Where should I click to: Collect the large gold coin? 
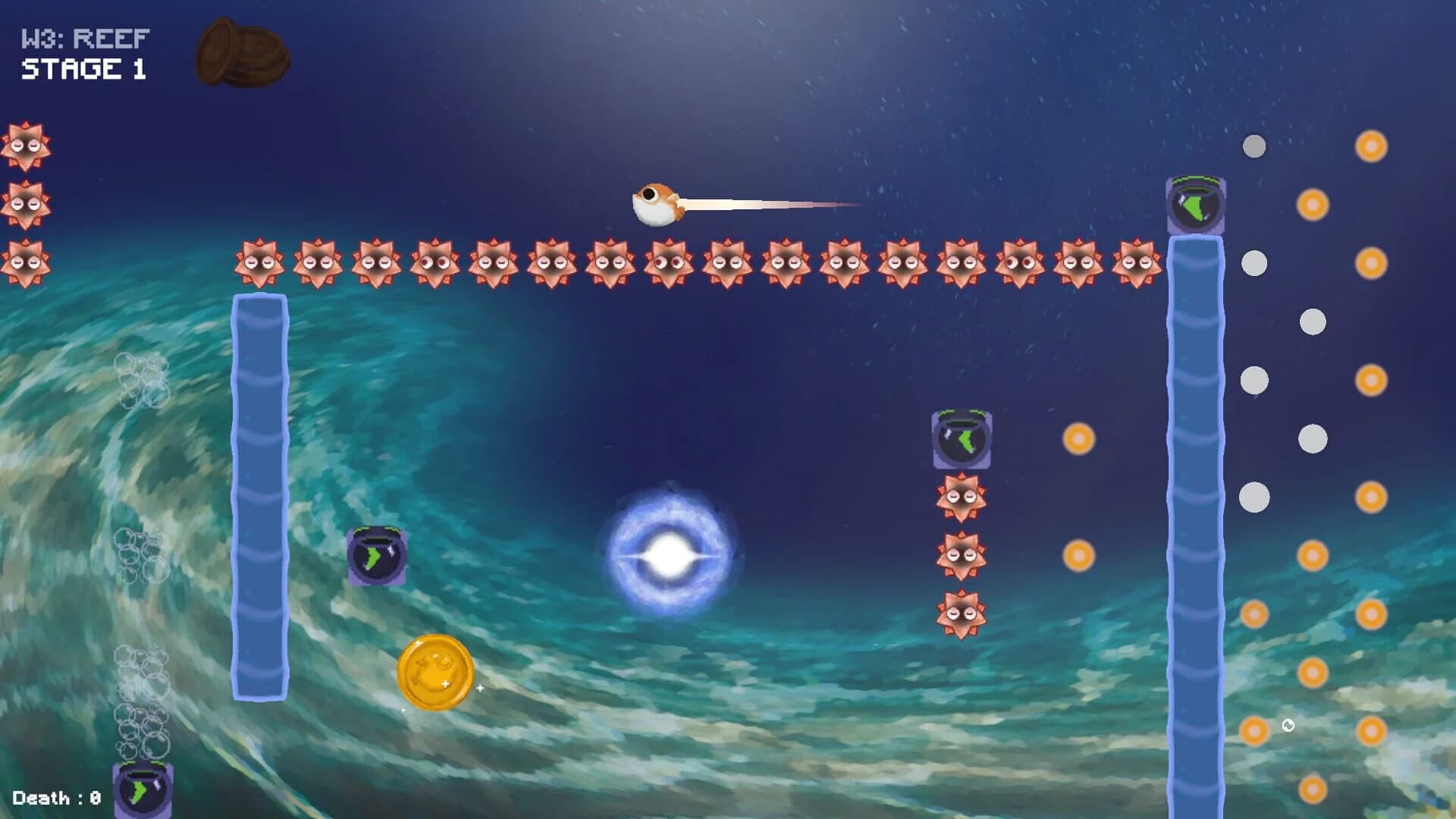coord(435,671)
